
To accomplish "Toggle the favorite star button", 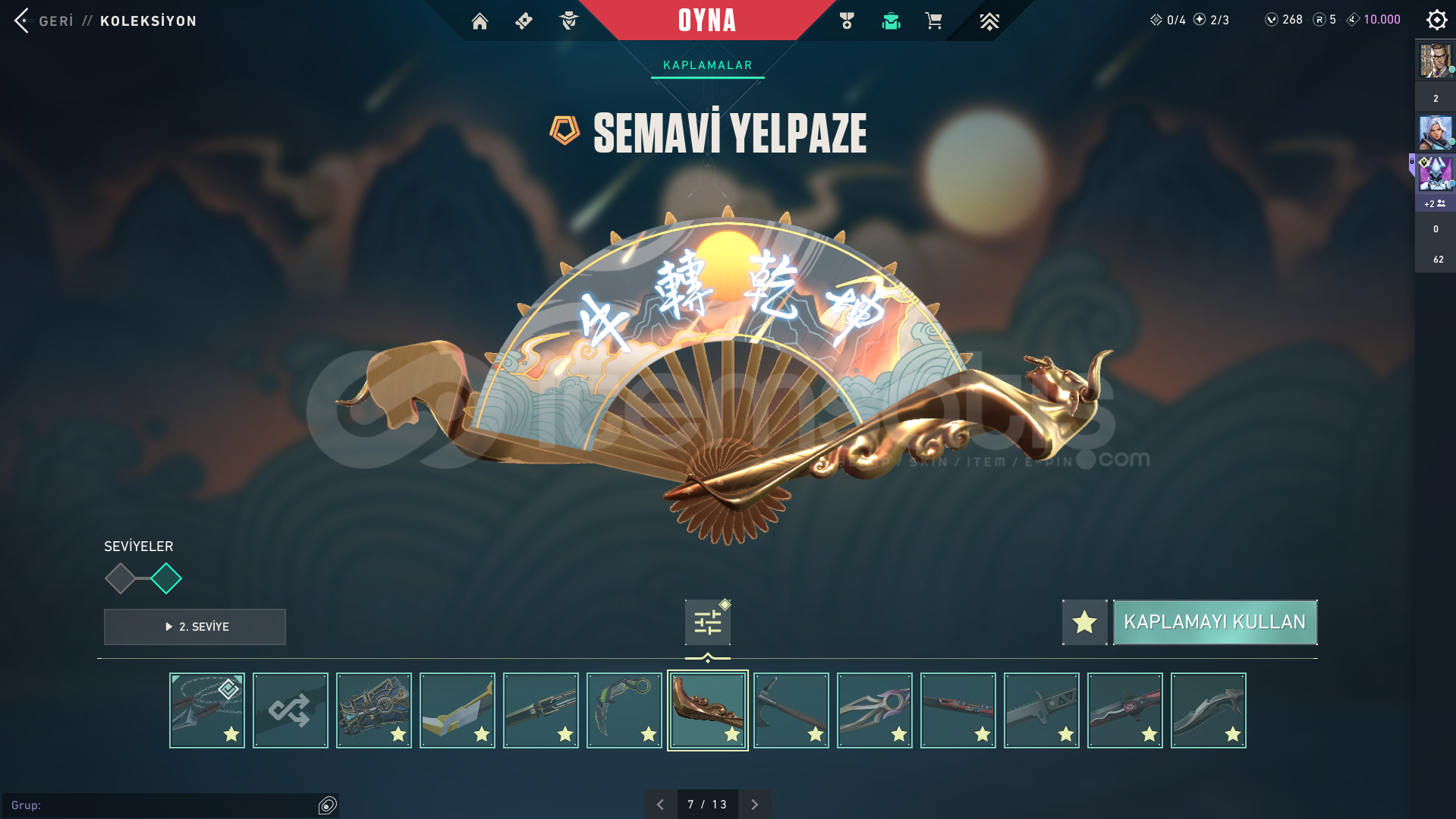I will [1084, 622].
